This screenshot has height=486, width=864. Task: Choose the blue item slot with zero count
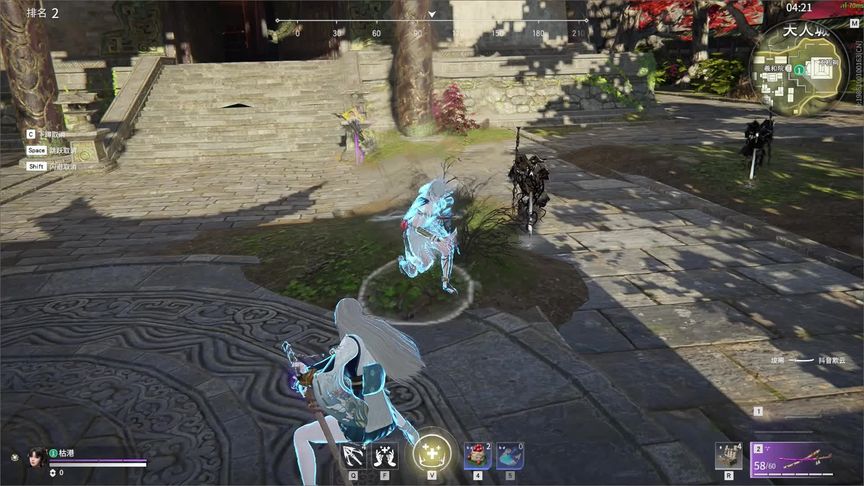pyautogui.click(x=510, y=455)
